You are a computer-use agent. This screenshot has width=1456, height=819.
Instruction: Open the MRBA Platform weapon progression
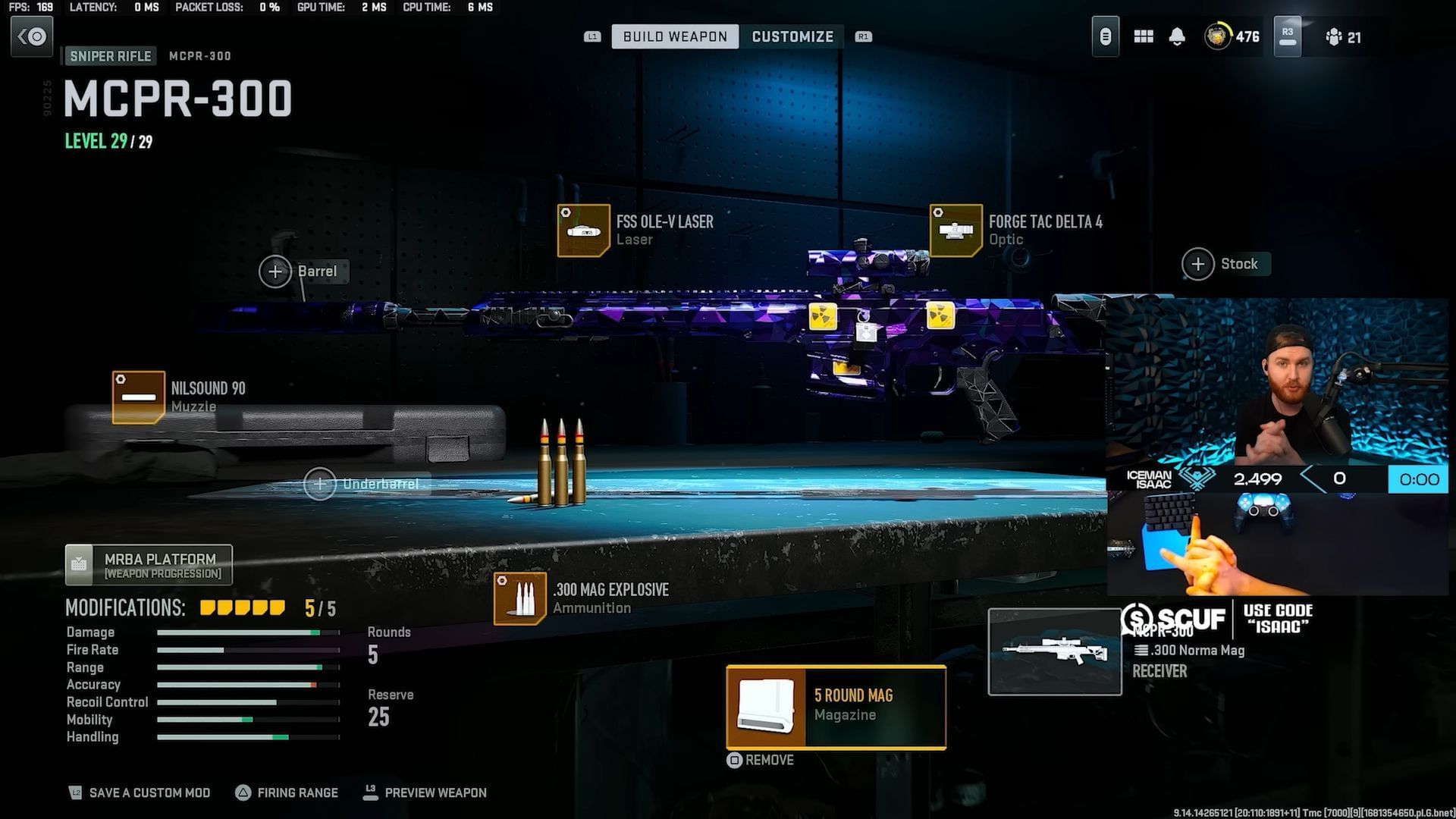pos(149,564)
